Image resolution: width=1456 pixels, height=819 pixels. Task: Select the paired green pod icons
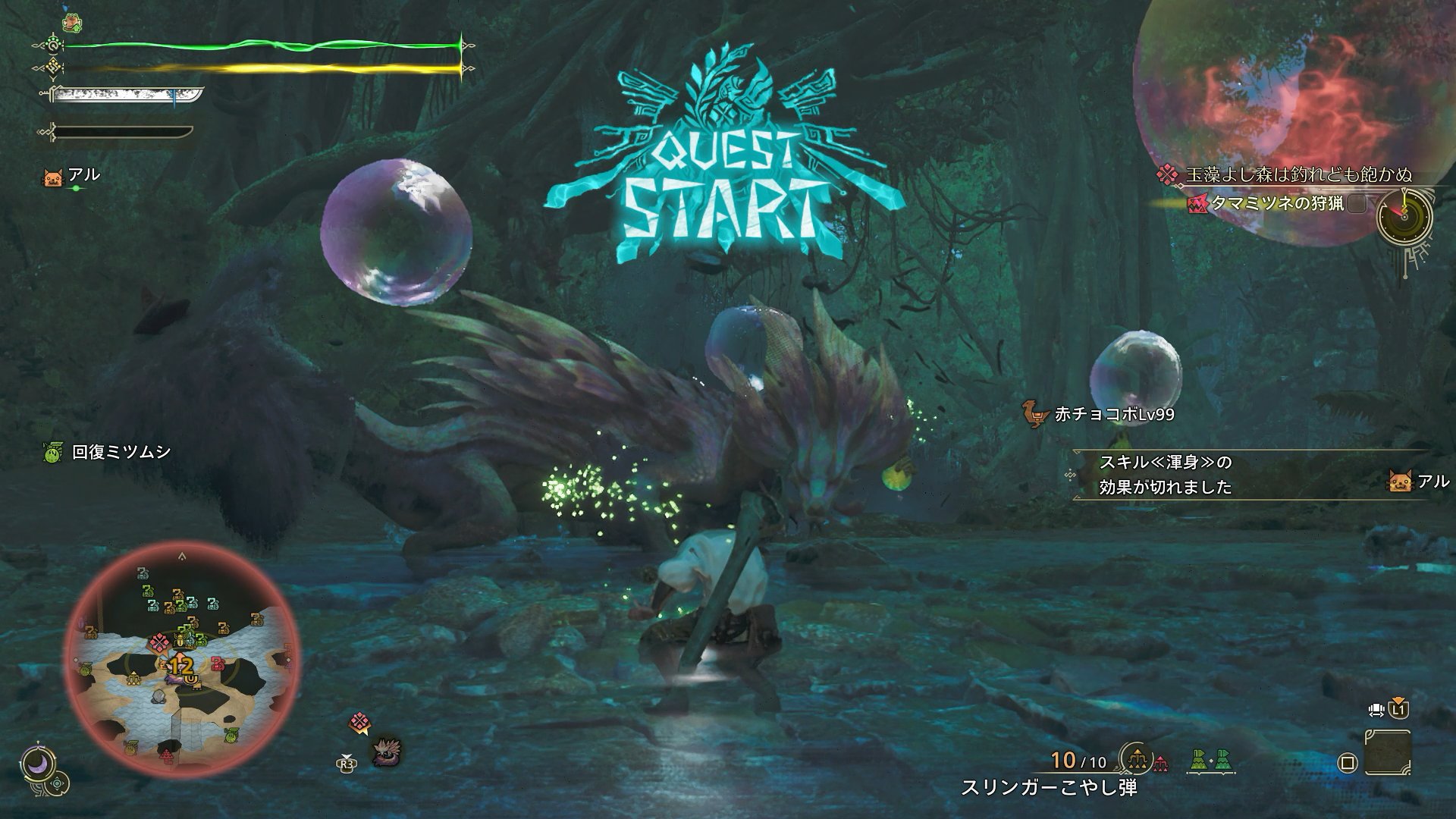(x=1211, y=759)
